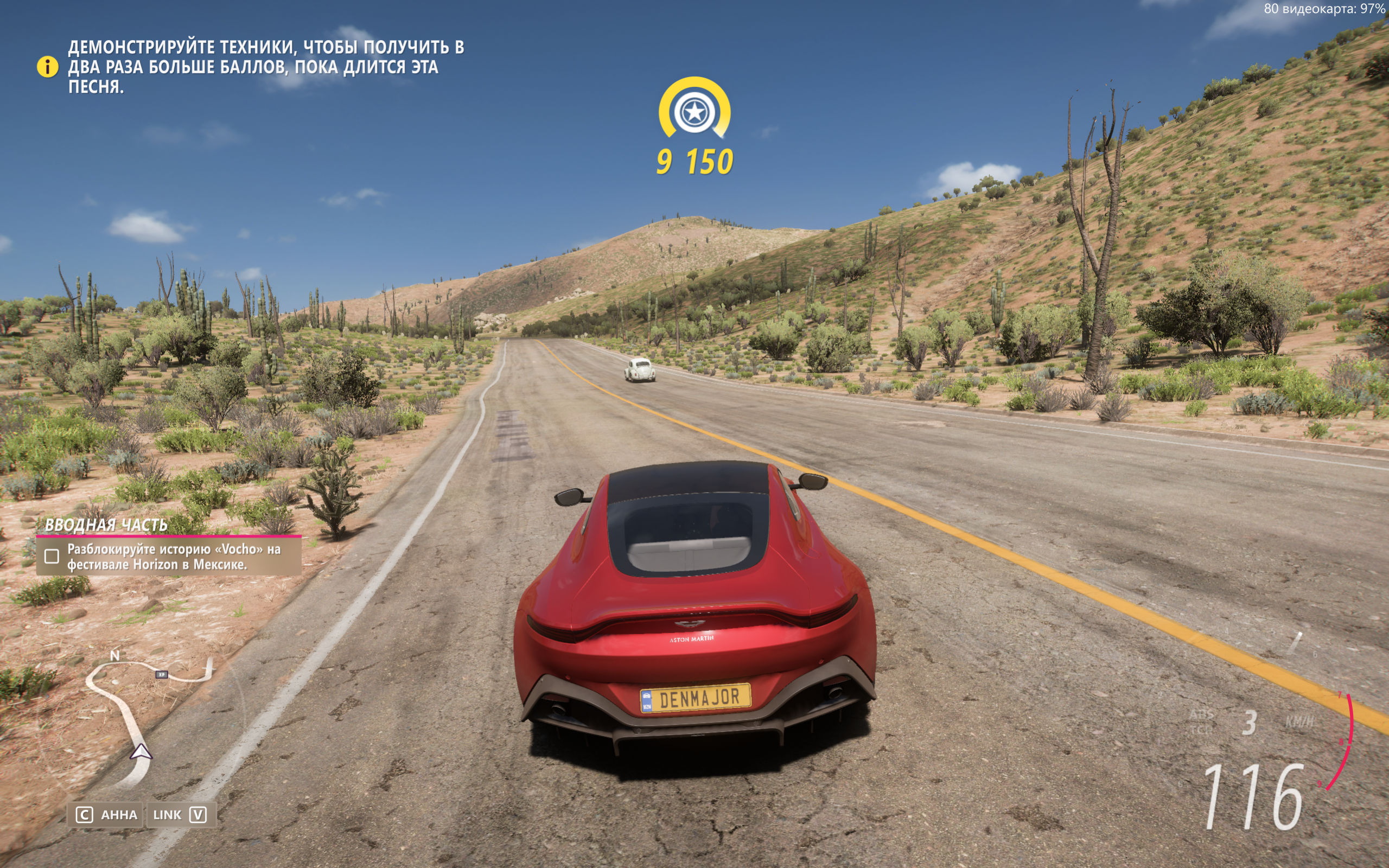Select the small marker icon on the minimap road
Screen dimensions: 1389x868
pyautogui.click(x=162, y=674)
